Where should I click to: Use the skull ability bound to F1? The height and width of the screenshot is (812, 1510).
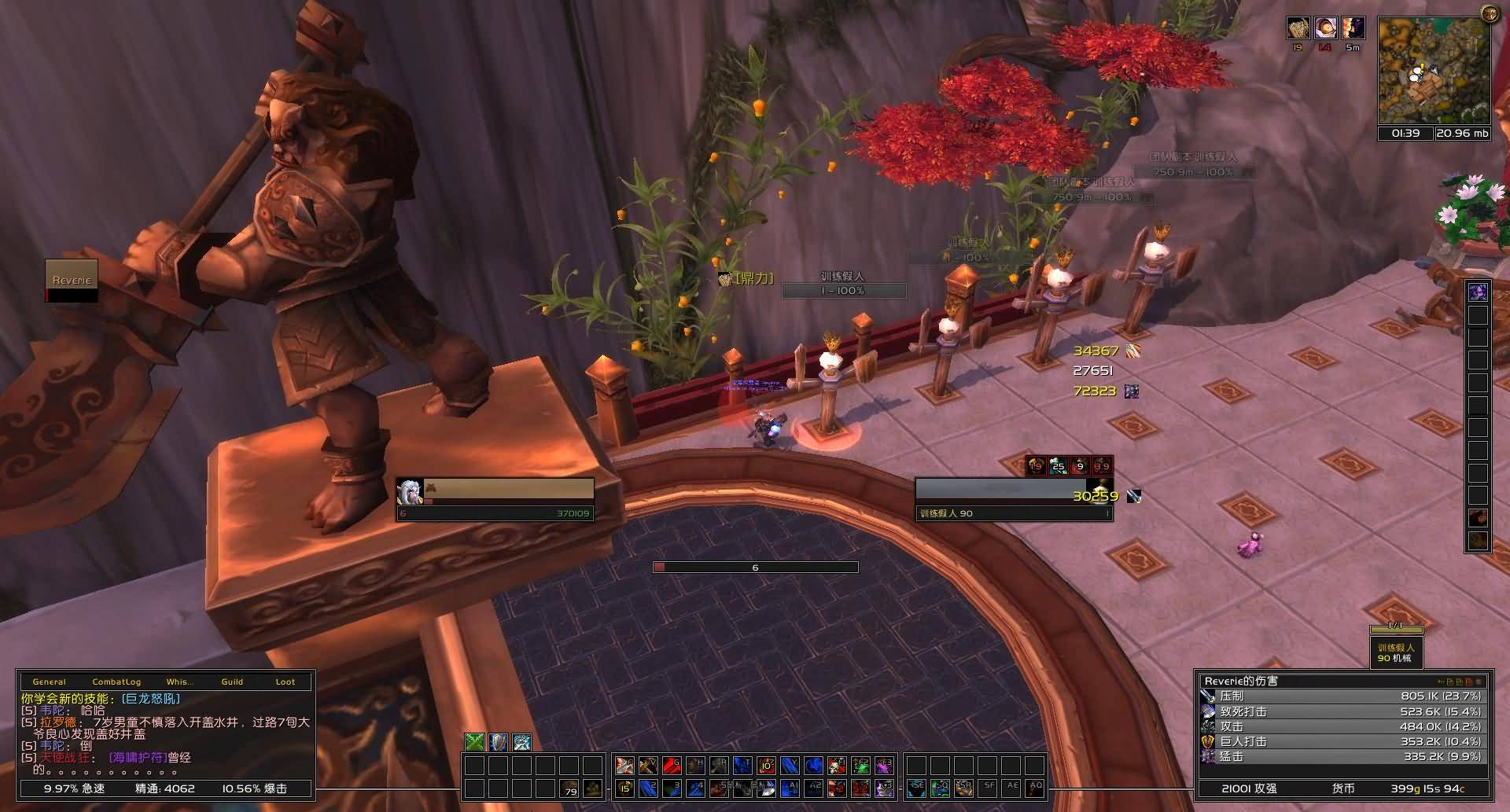point(838,765)
